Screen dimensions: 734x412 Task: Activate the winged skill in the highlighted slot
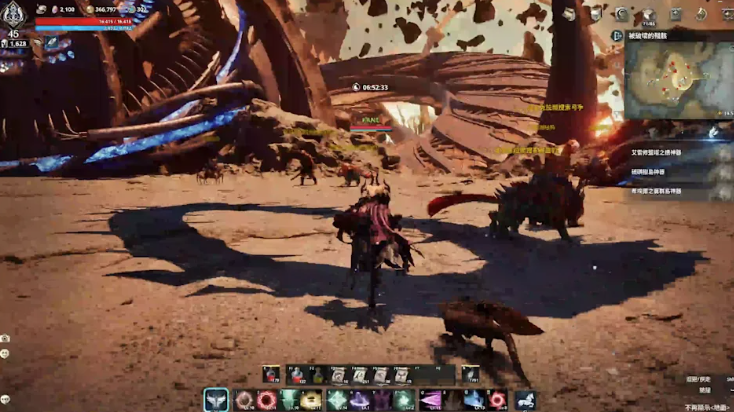click(x=216, y=400)
